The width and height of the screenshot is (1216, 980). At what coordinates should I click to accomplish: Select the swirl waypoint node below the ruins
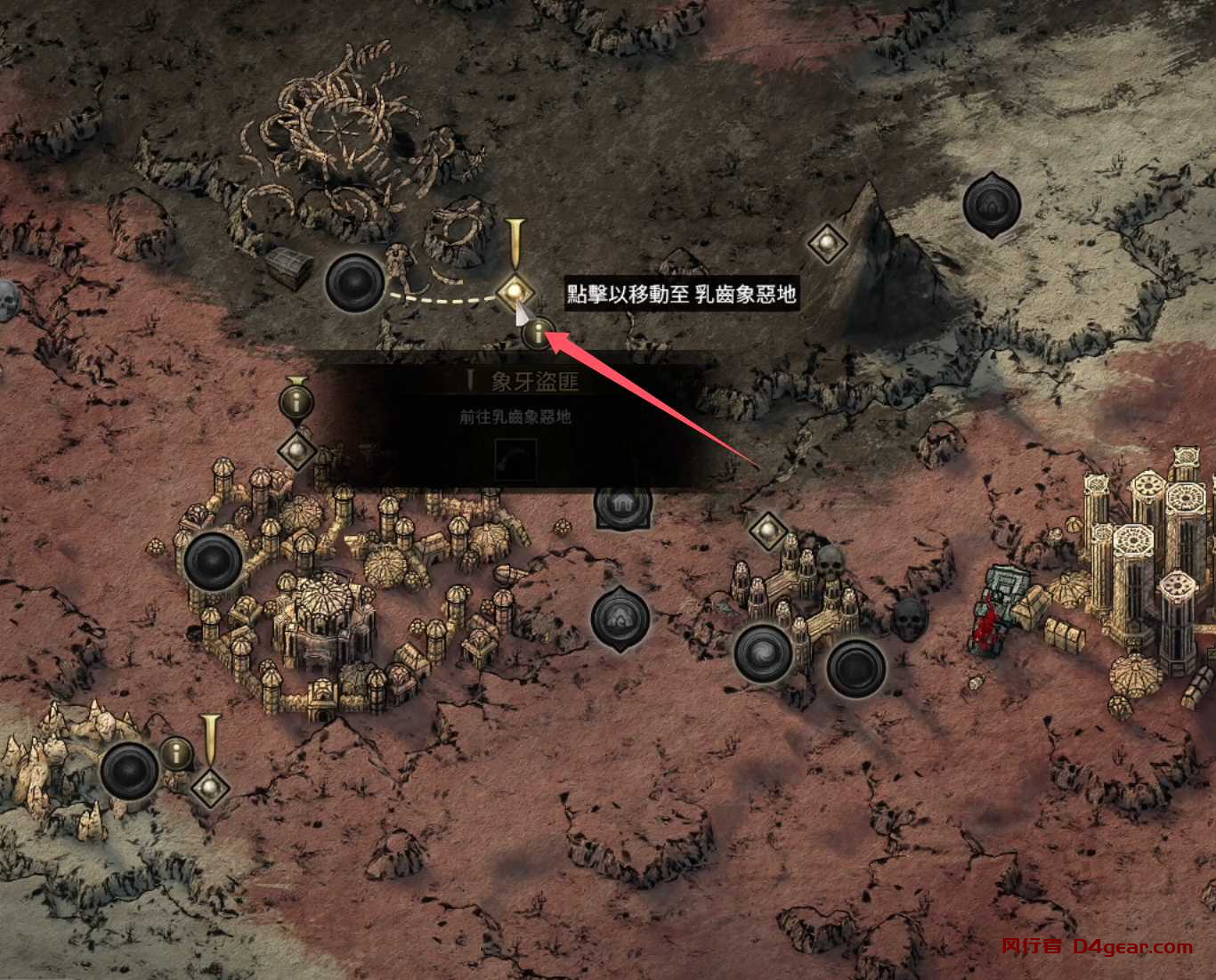pyautogui.click(x=764, y=652)
